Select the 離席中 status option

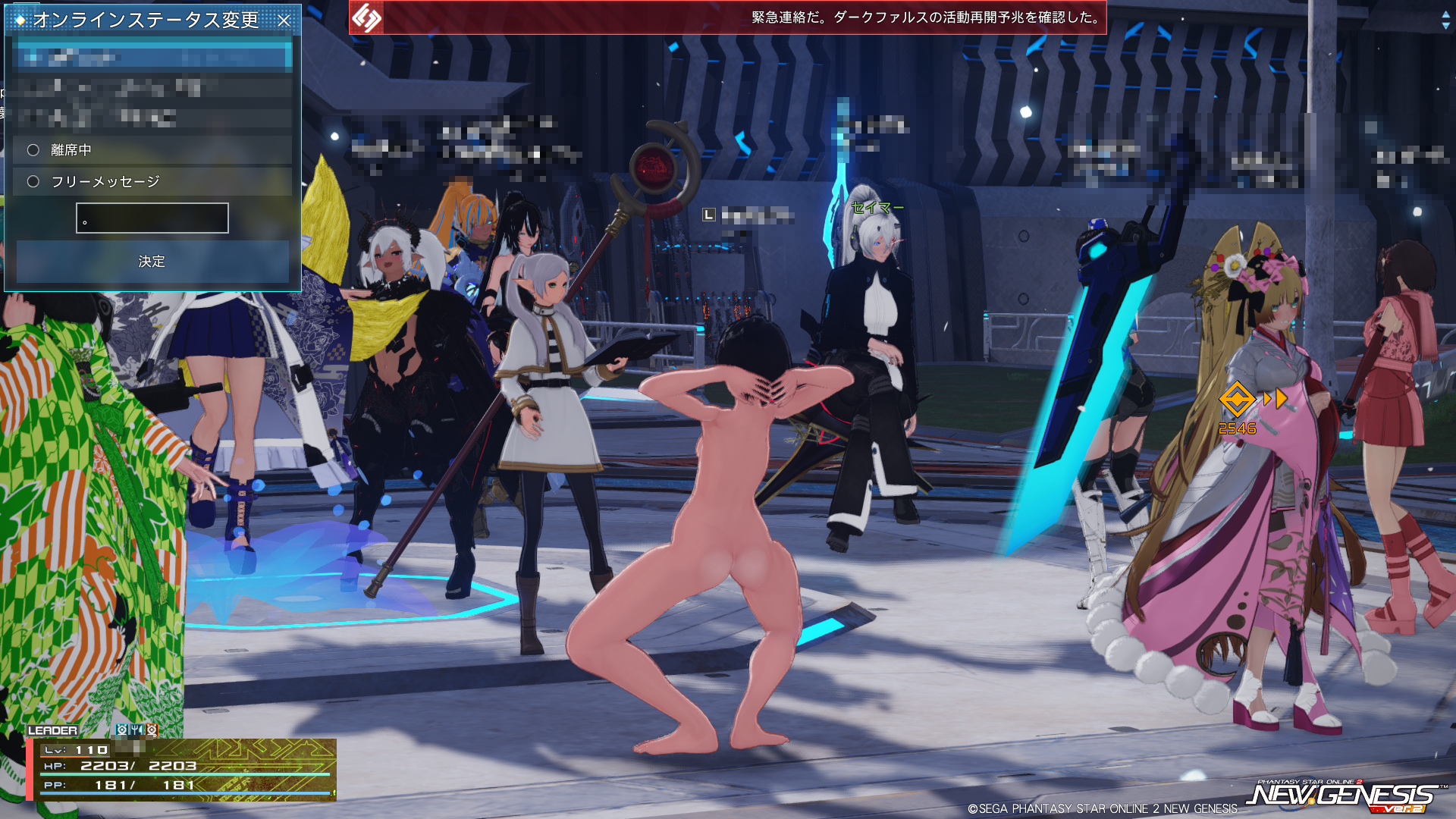pos(33,150)
